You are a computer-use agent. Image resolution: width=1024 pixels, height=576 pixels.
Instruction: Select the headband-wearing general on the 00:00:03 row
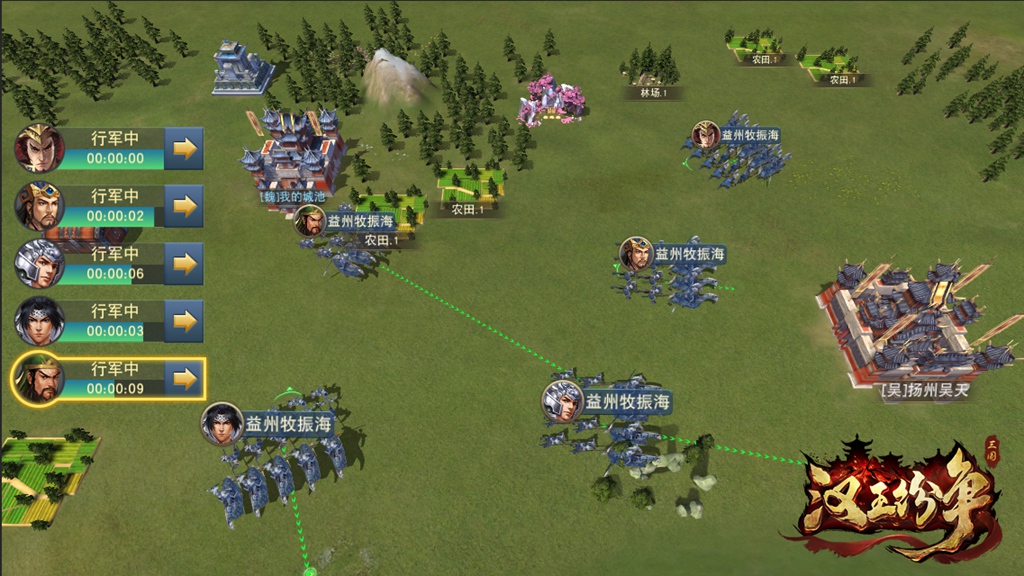39,321
